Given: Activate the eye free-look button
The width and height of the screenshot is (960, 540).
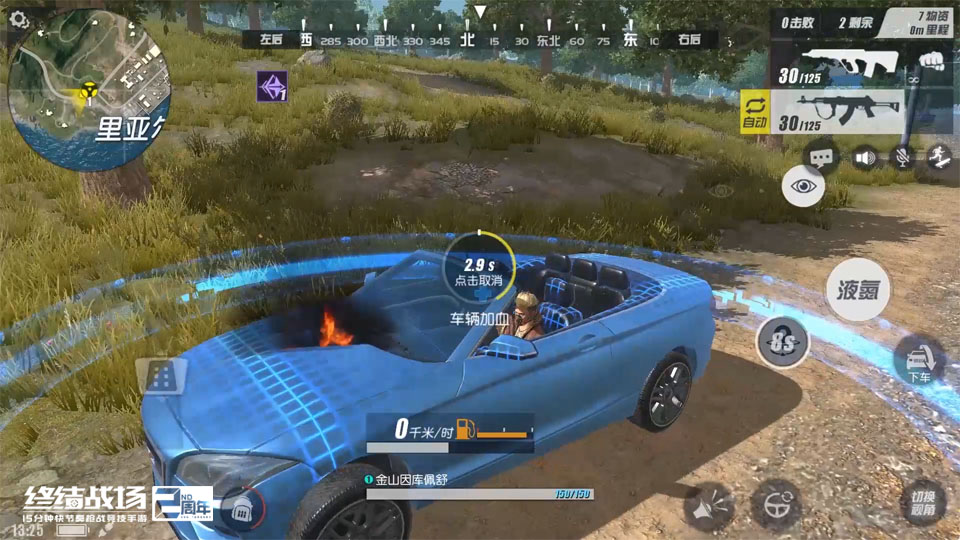Looking at the screenshot, I should click(803, 186).
